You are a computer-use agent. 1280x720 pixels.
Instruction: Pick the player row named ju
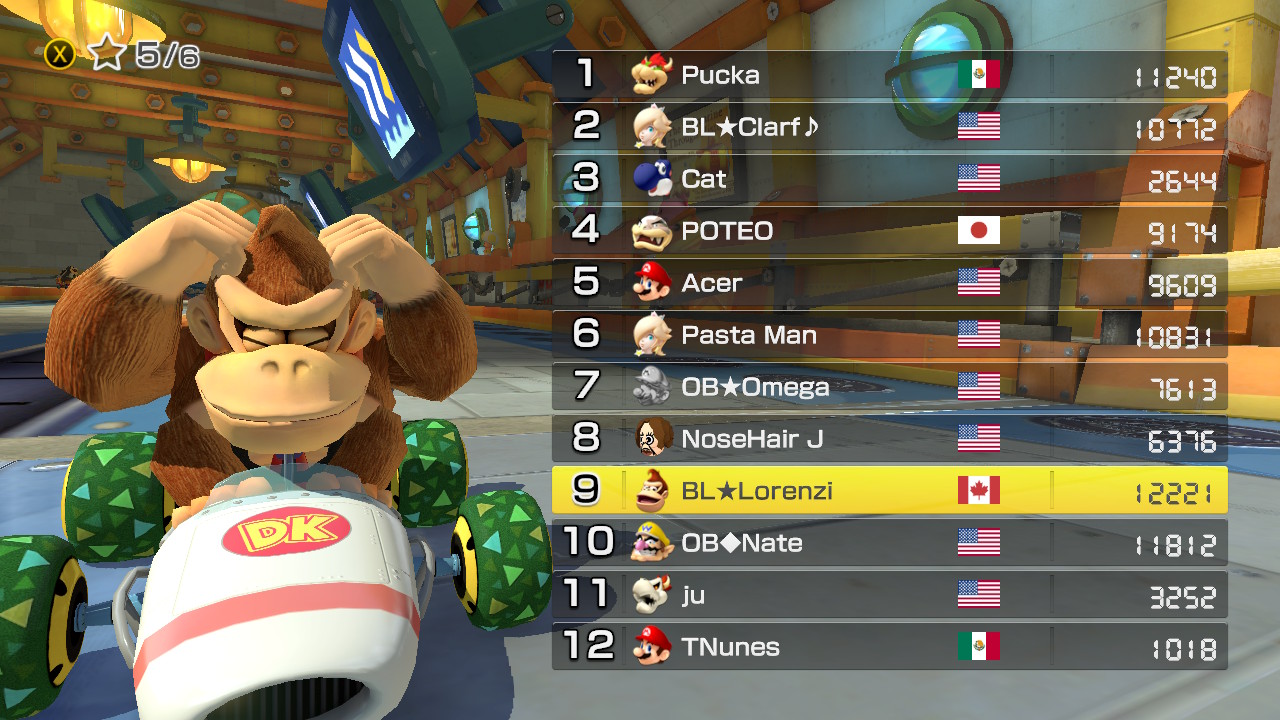(889, 595)
